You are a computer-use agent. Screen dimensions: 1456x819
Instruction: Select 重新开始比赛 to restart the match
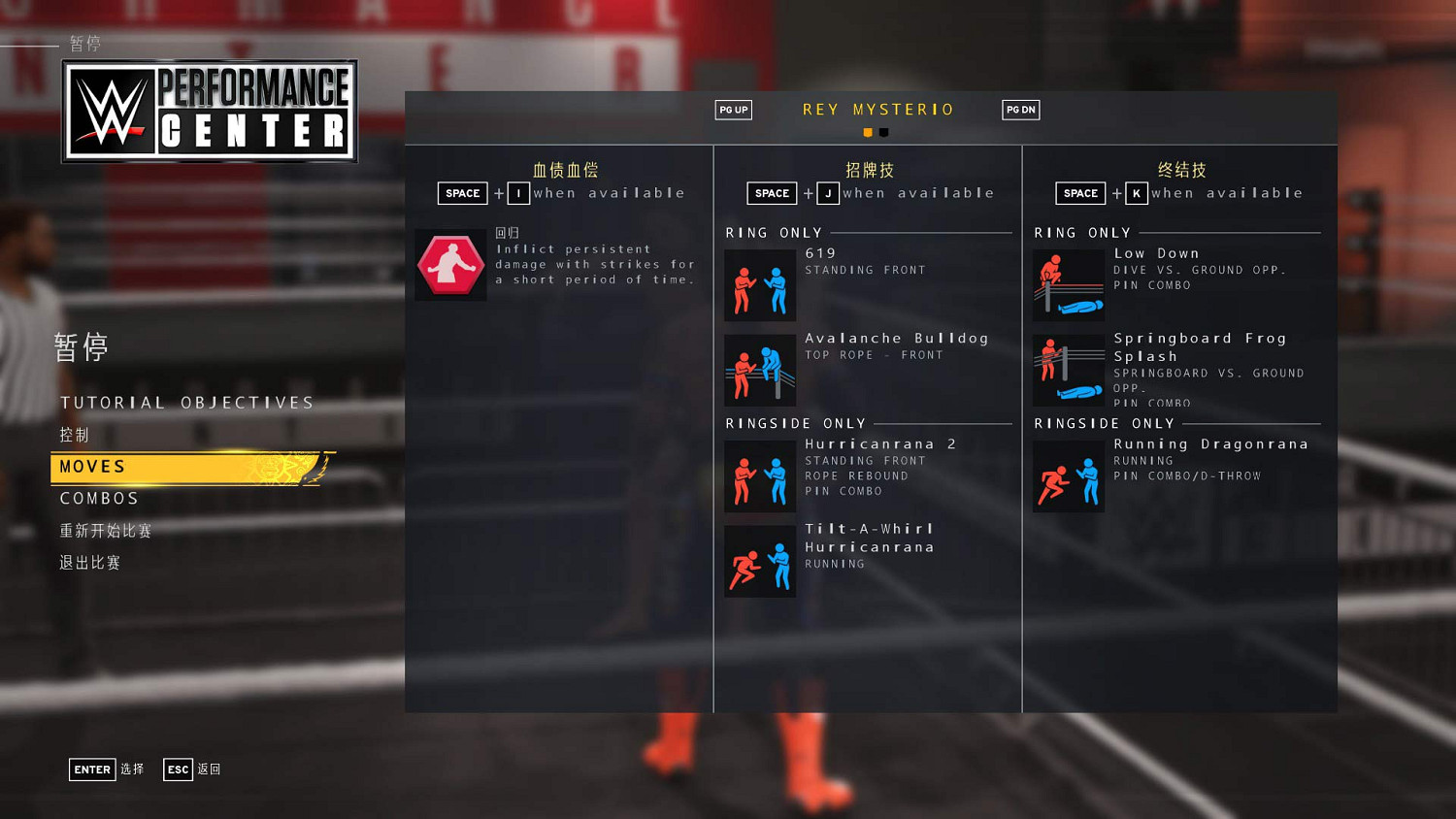(104, 530)
